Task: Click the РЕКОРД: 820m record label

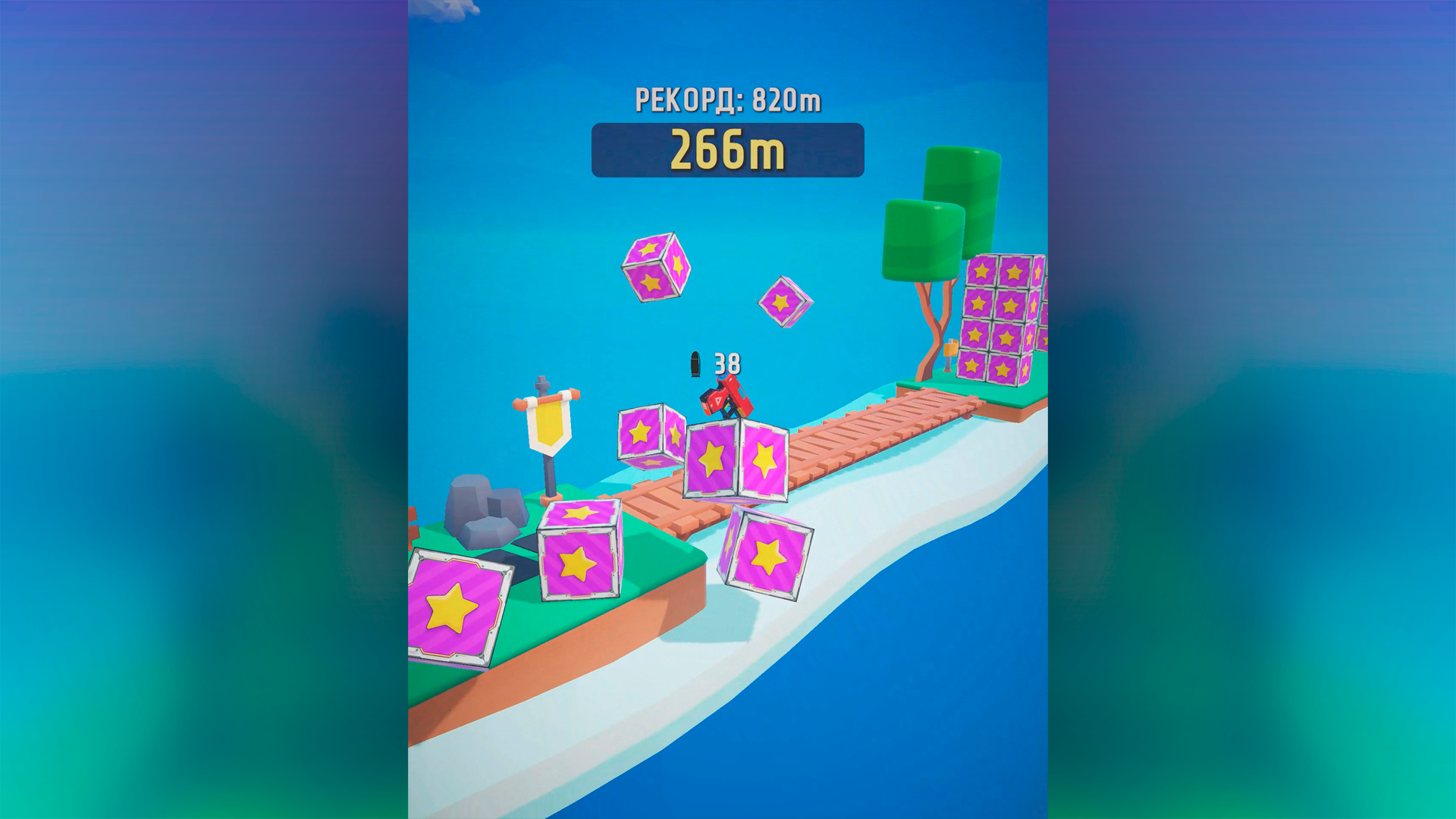Action: click(726, 97)
